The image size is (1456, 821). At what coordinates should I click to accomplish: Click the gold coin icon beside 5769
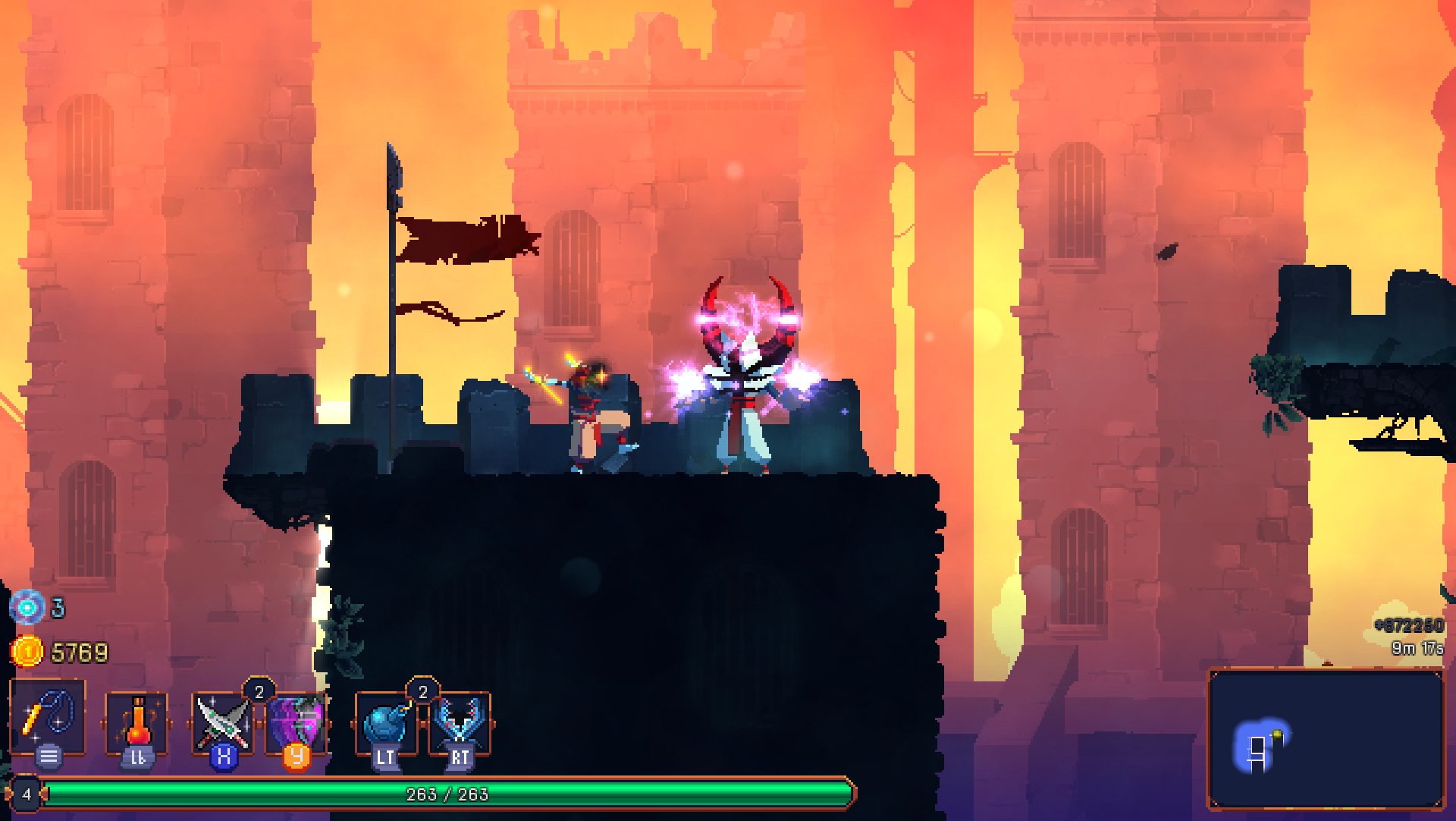27,651
